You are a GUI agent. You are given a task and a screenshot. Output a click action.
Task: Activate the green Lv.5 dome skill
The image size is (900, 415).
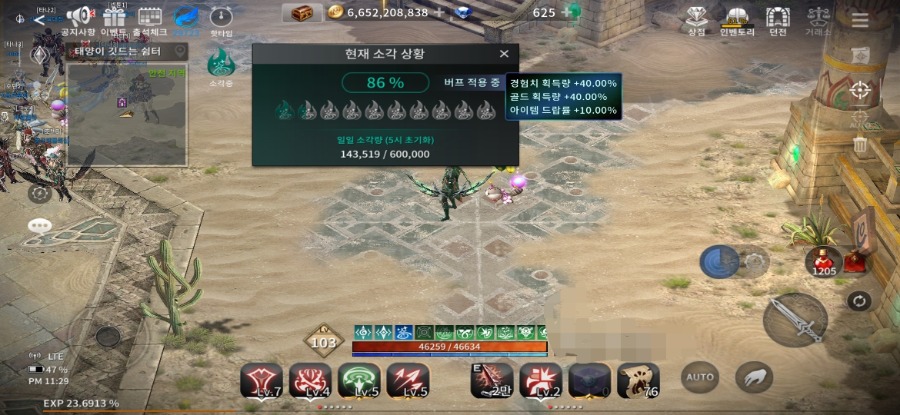(x=359, y=380)
